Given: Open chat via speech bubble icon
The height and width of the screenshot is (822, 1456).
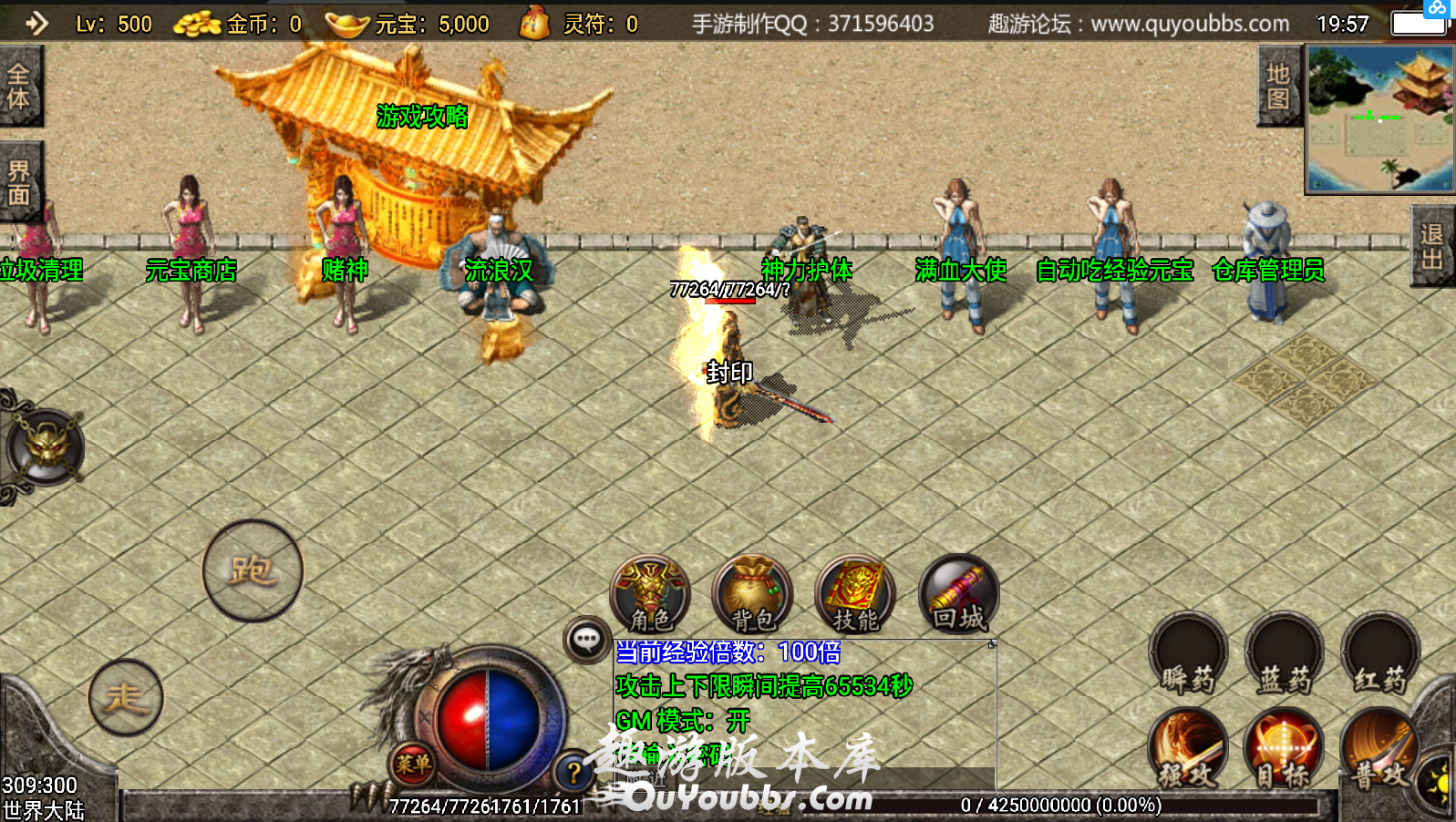Looking at the screenshot, I should click(586, 640).
